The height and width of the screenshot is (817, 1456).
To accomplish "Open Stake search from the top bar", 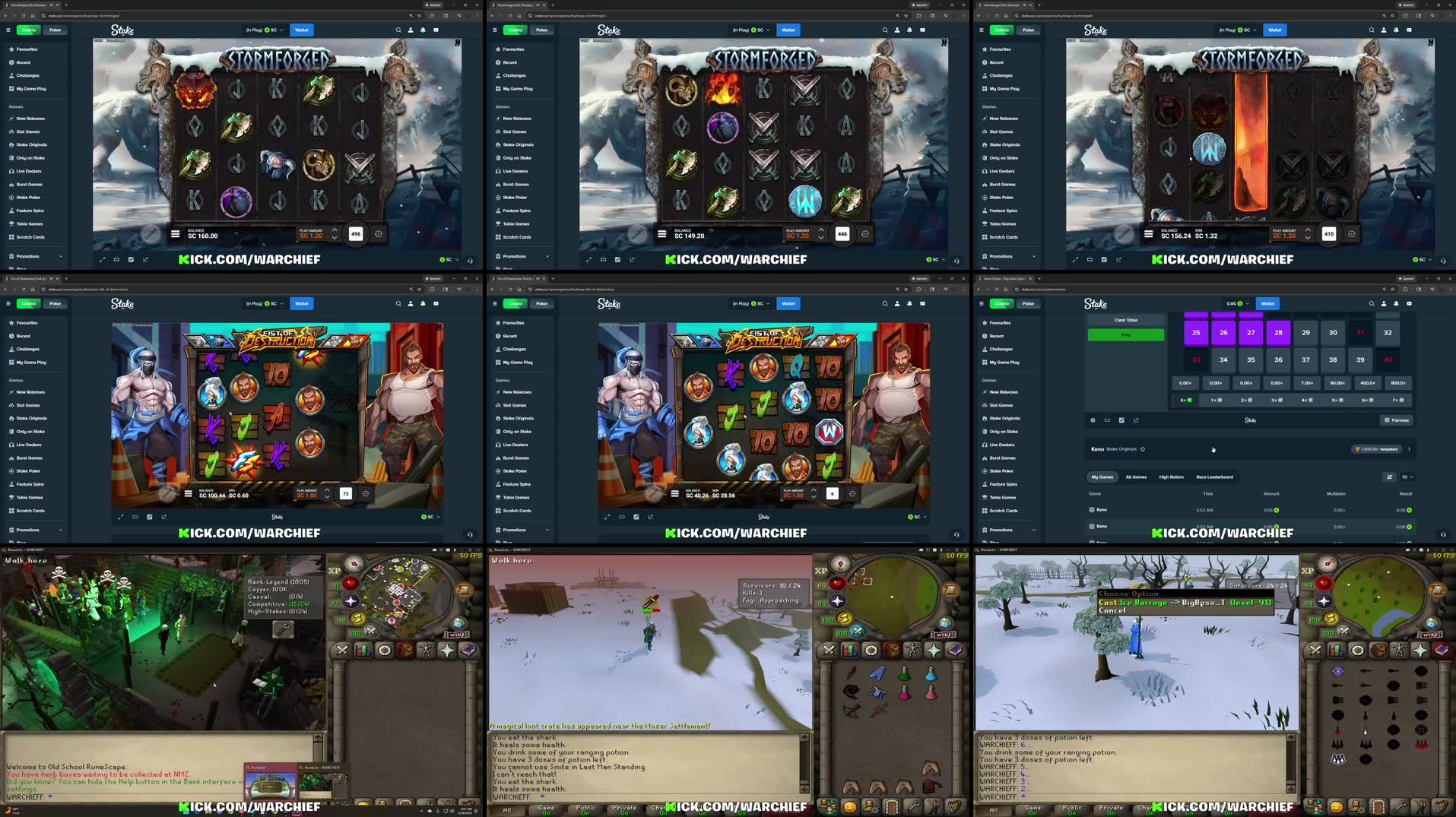I will pyautogui.click(x=1372, y=304).
